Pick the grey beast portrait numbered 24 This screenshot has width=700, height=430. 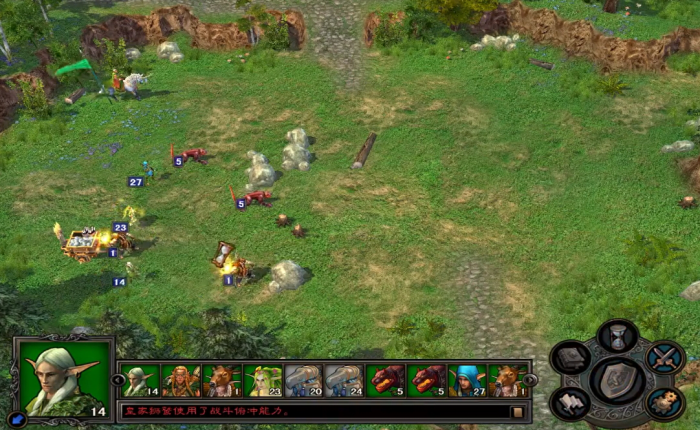point(345,380)
